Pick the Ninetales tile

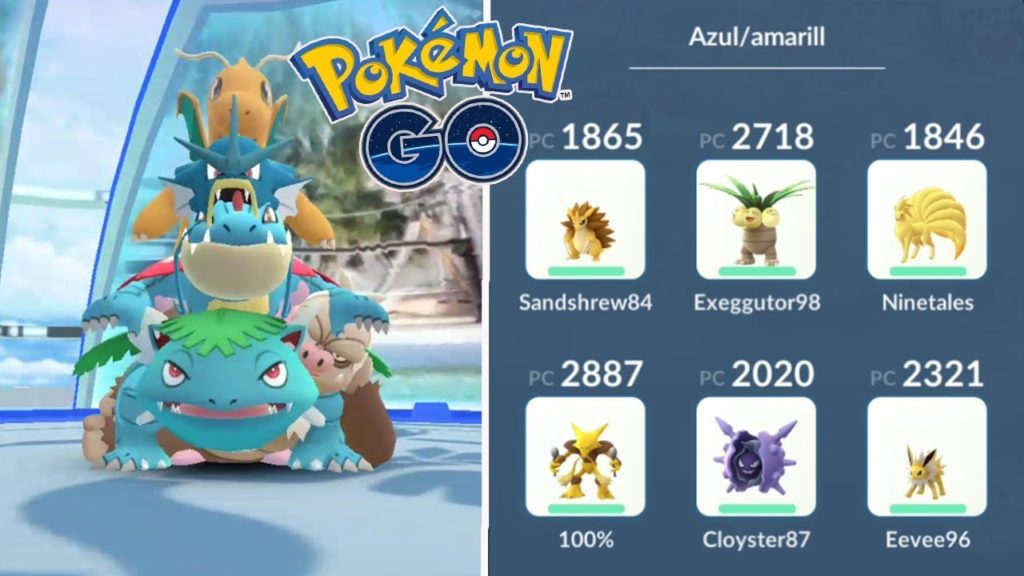(x=926, y=219)
